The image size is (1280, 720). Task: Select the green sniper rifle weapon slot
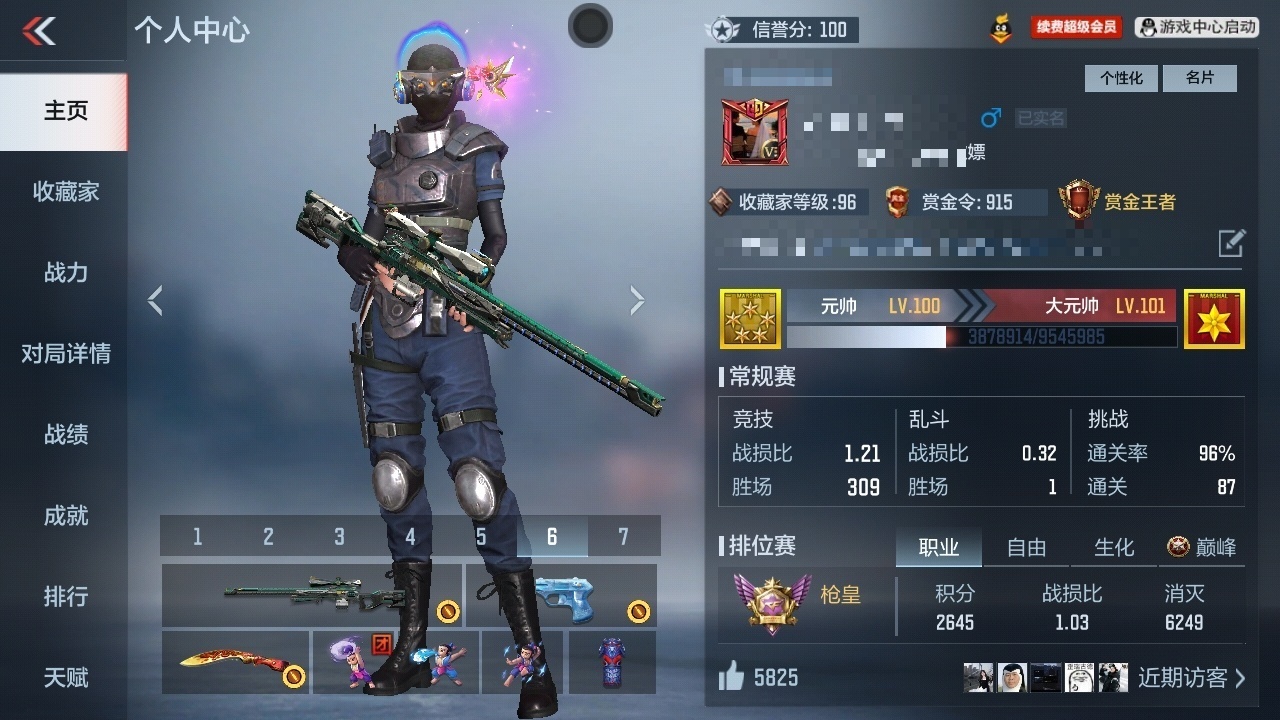(312, 595)
